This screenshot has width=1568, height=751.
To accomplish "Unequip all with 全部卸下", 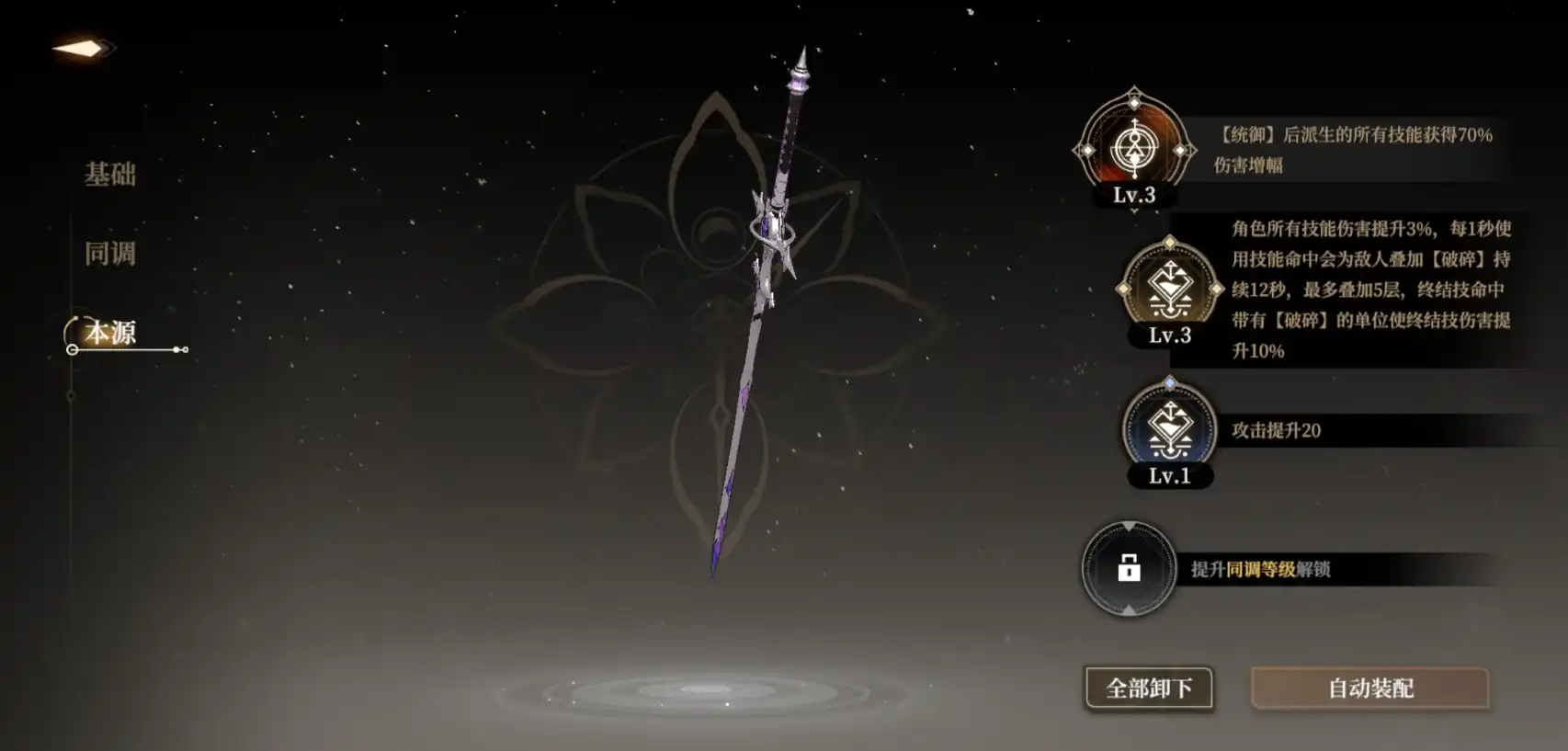I will 1149,688.
